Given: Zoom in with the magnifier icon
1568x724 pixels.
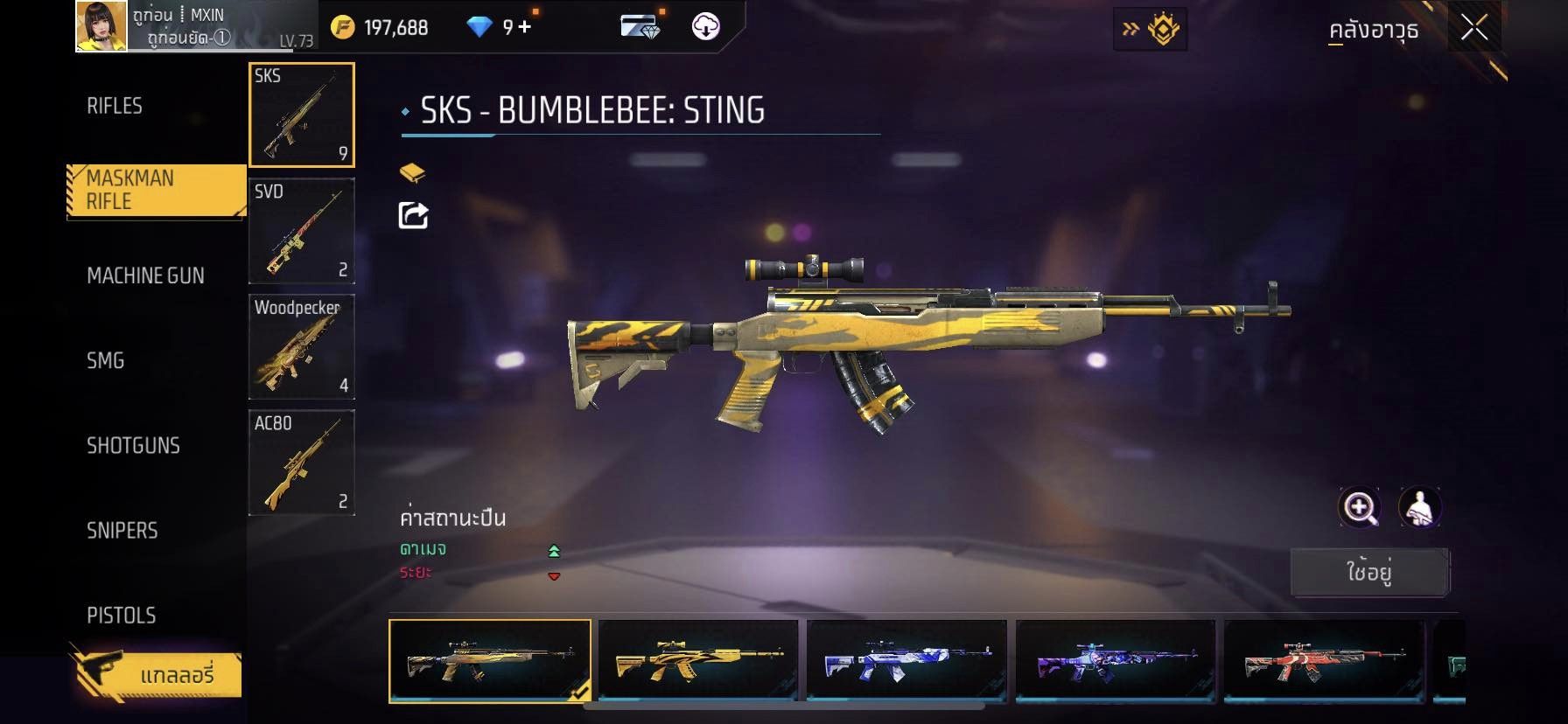Looking at the screenshot, I should [1360, 507].
